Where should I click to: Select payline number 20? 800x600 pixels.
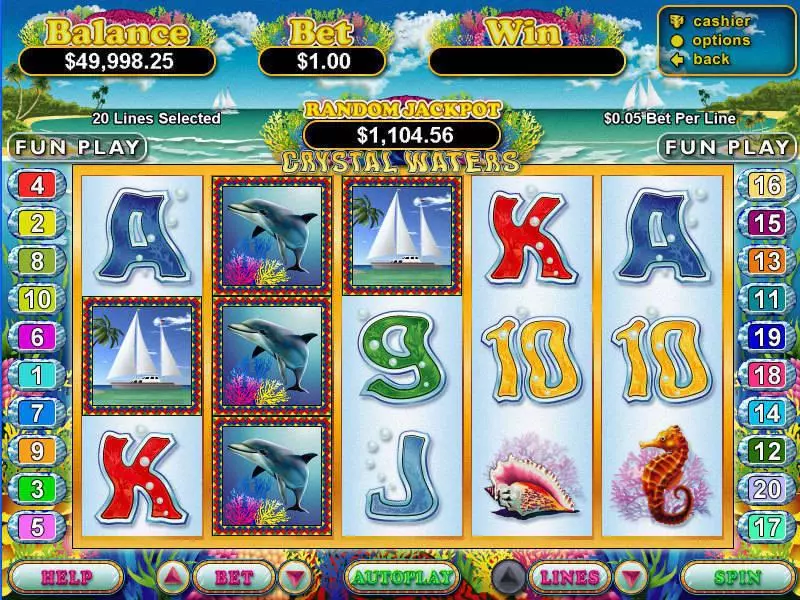766,488
